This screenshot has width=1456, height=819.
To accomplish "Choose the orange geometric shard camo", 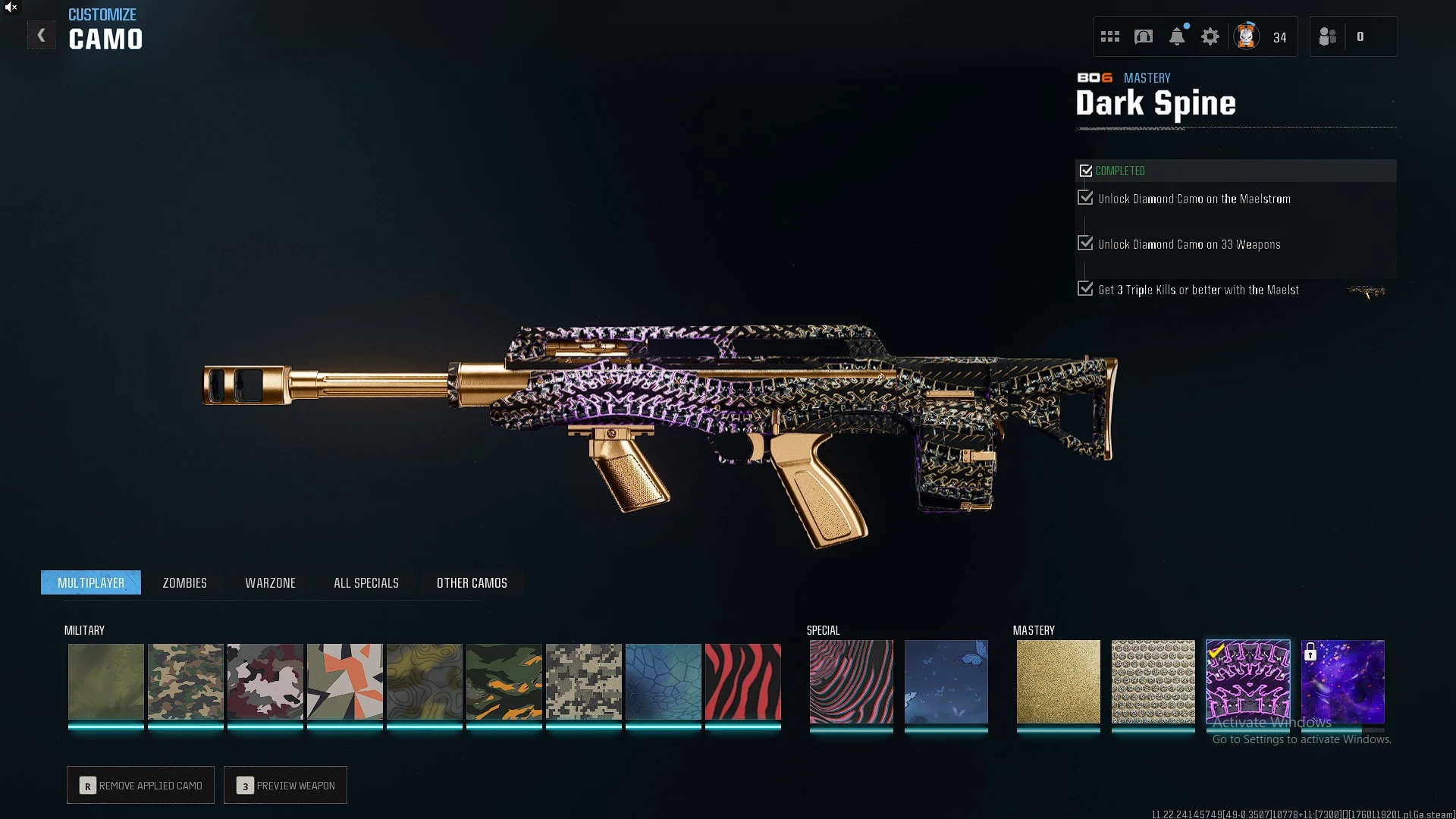I will [344, 681].
